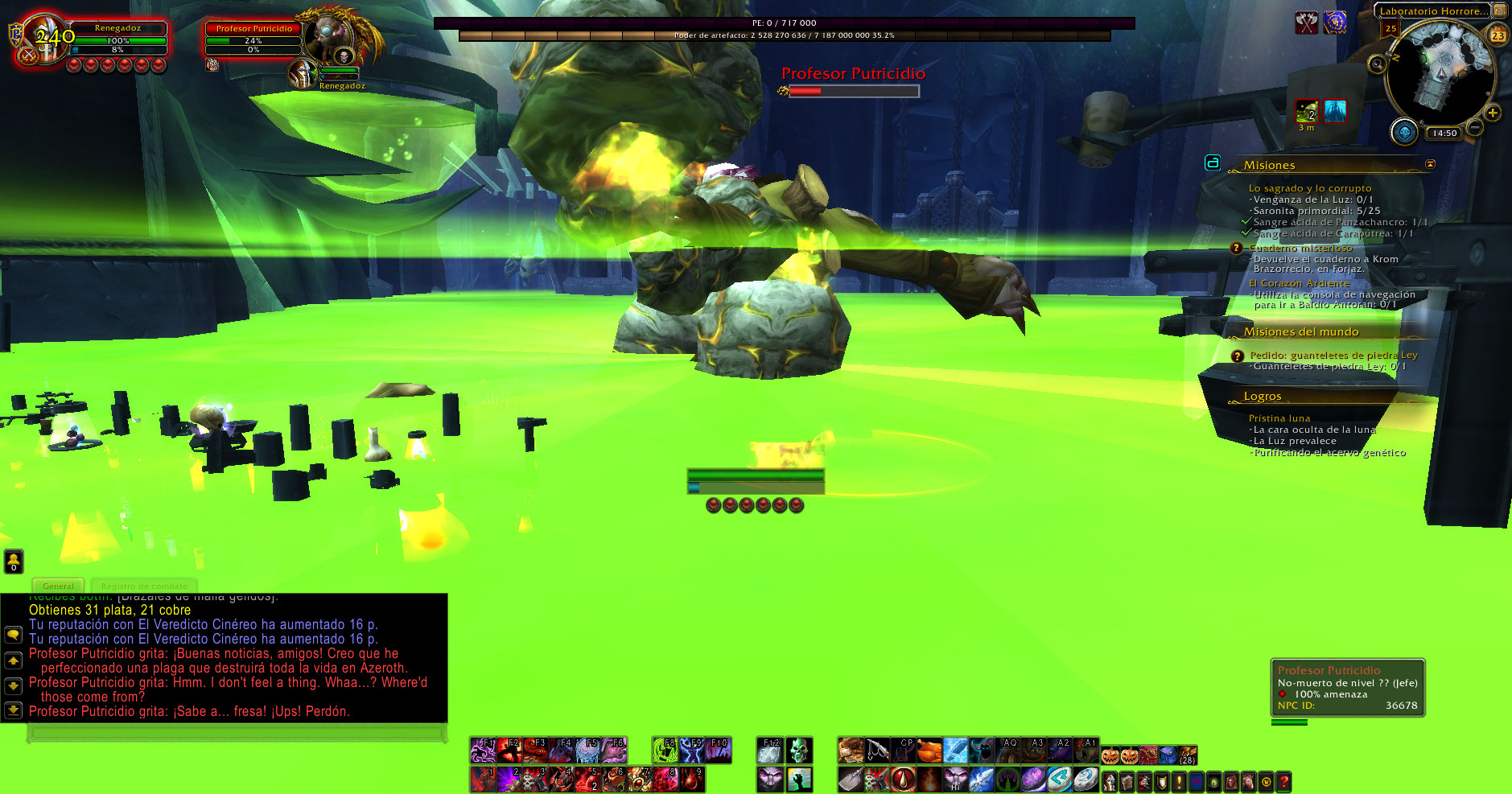Select the Prístina luna achievement tracker entry
Screen dimensions: 1512x794
(x=1279, y=418)
